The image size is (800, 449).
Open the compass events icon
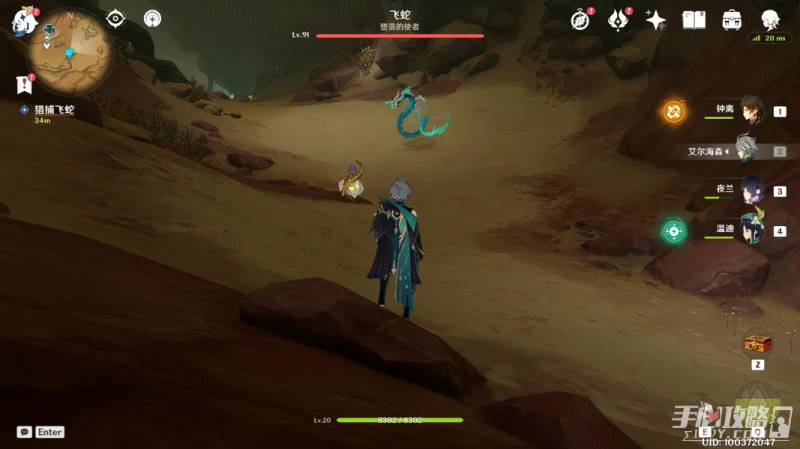click(580, 19)
